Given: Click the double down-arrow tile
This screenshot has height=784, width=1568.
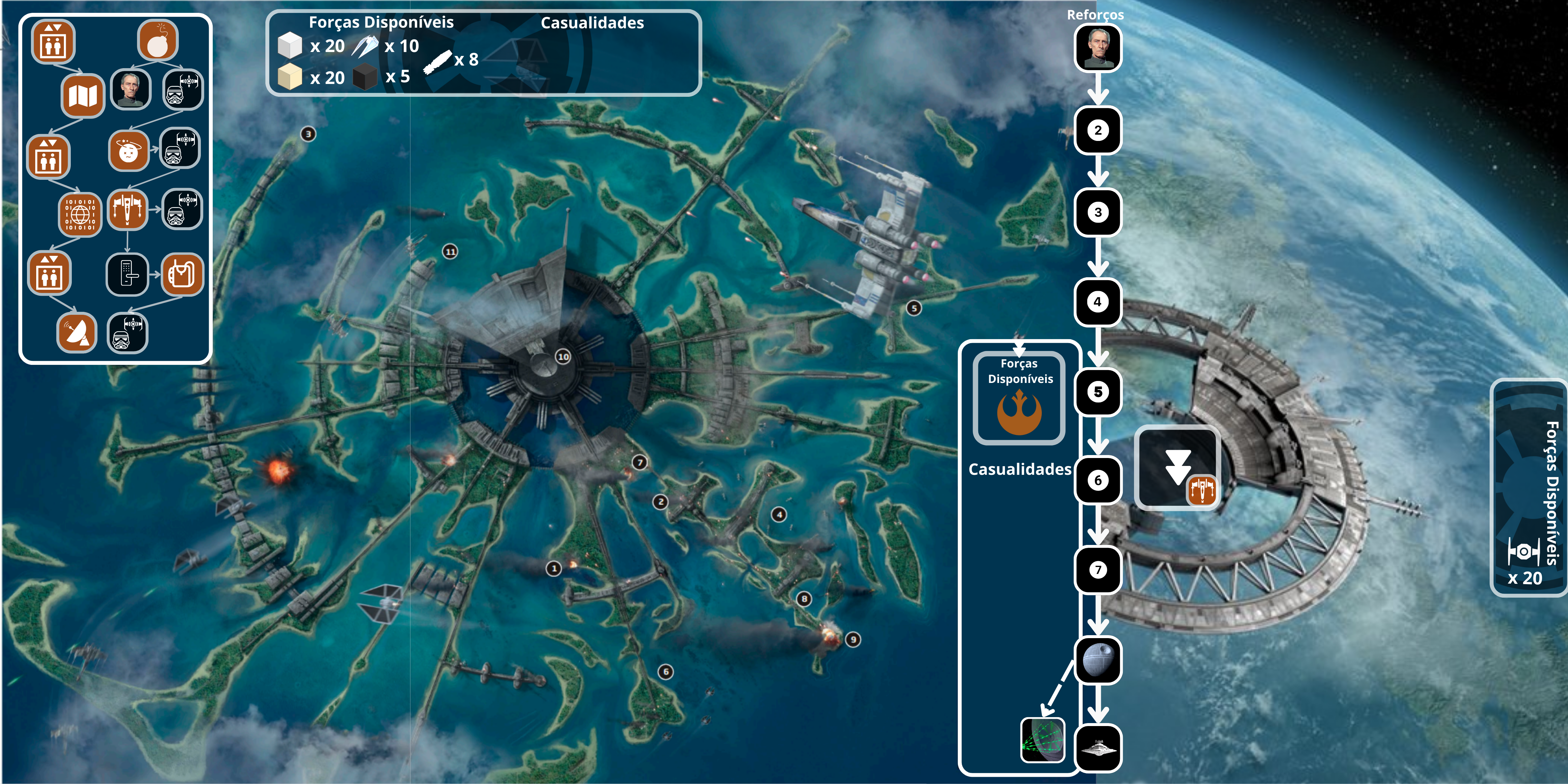Looking at the screenshot, I should [1177, 467].
